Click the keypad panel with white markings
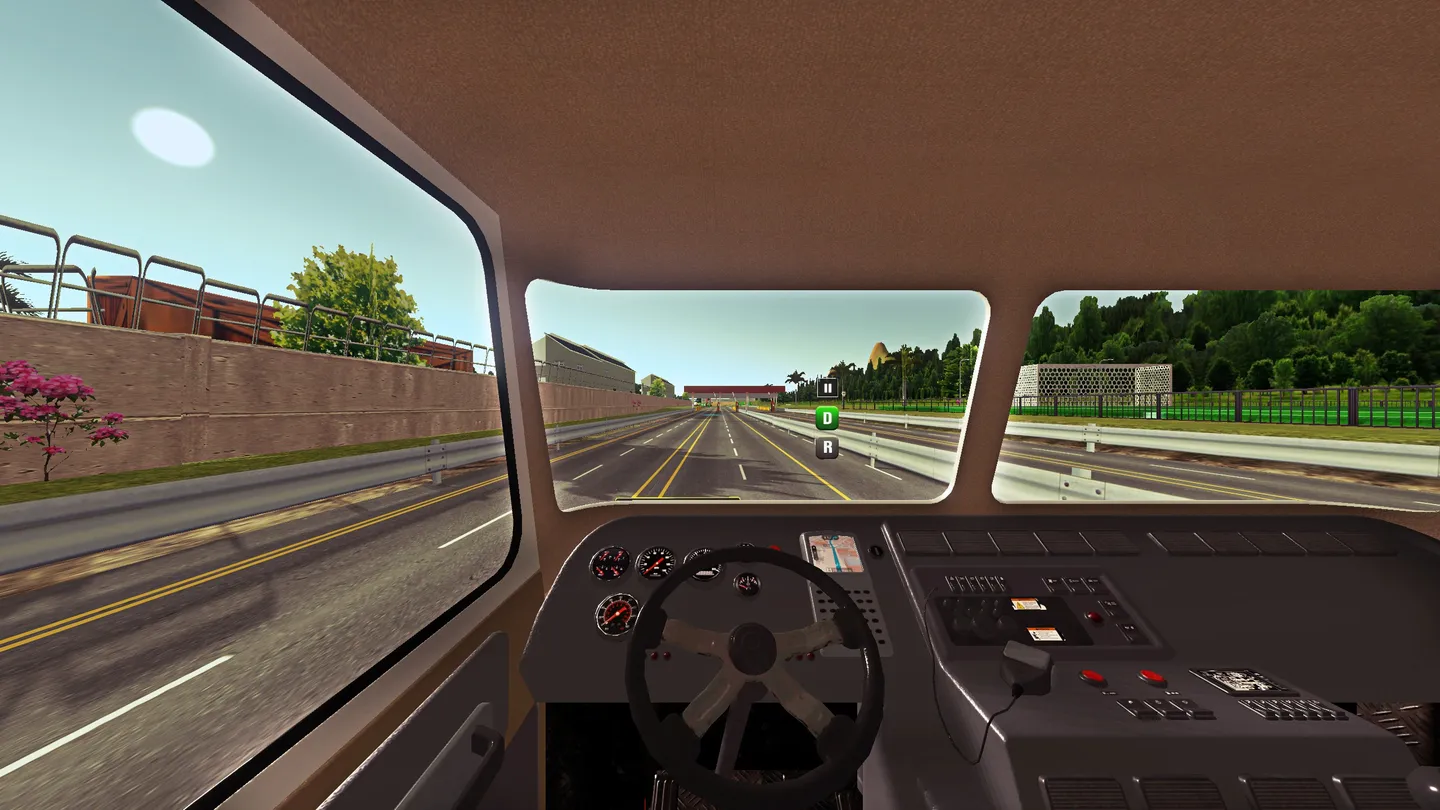The image size is (1440, 810). click(1242, 679)
